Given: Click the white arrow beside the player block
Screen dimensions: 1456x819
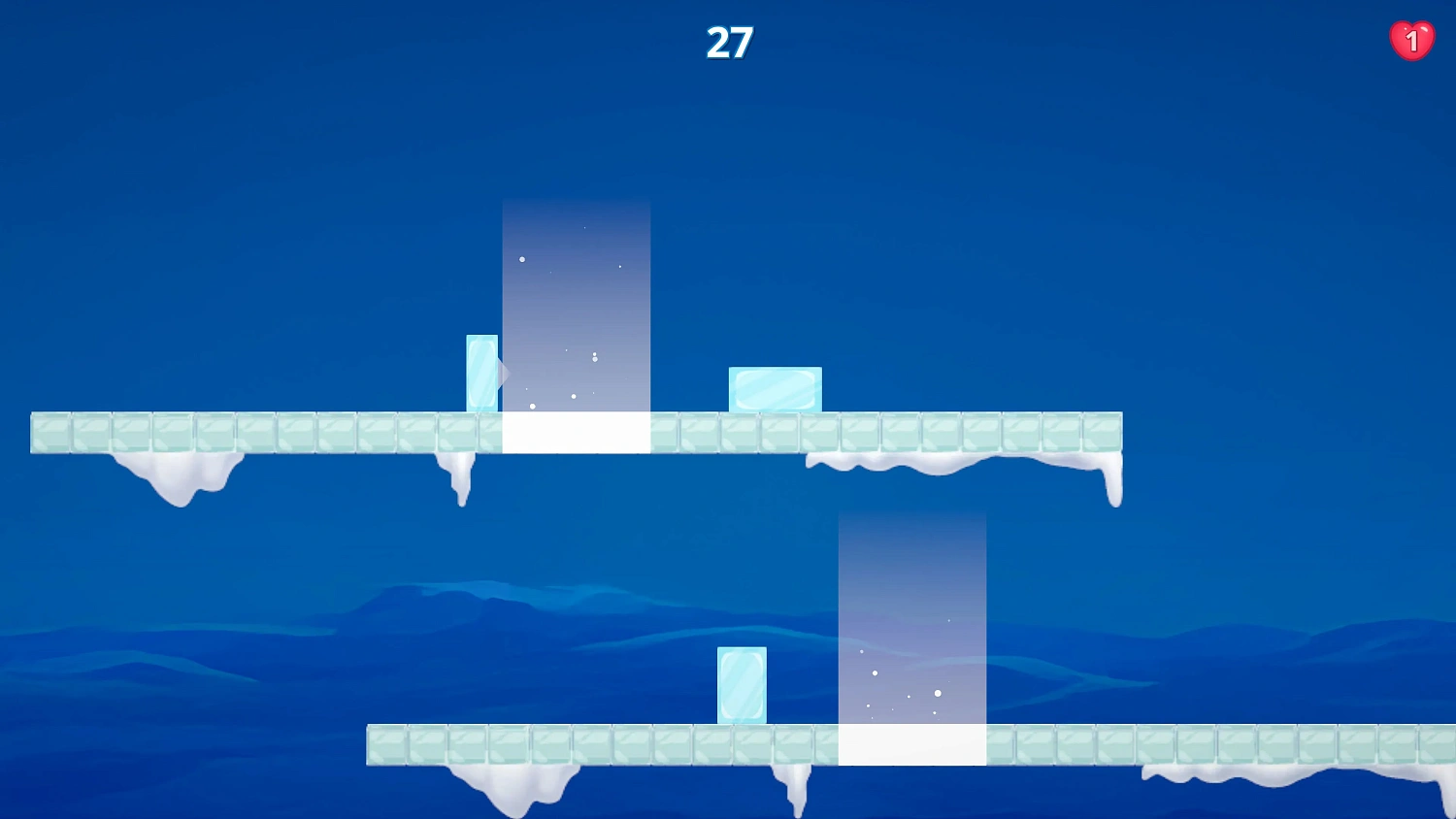Looking at the screenshot, I should [x=504, y=374].
